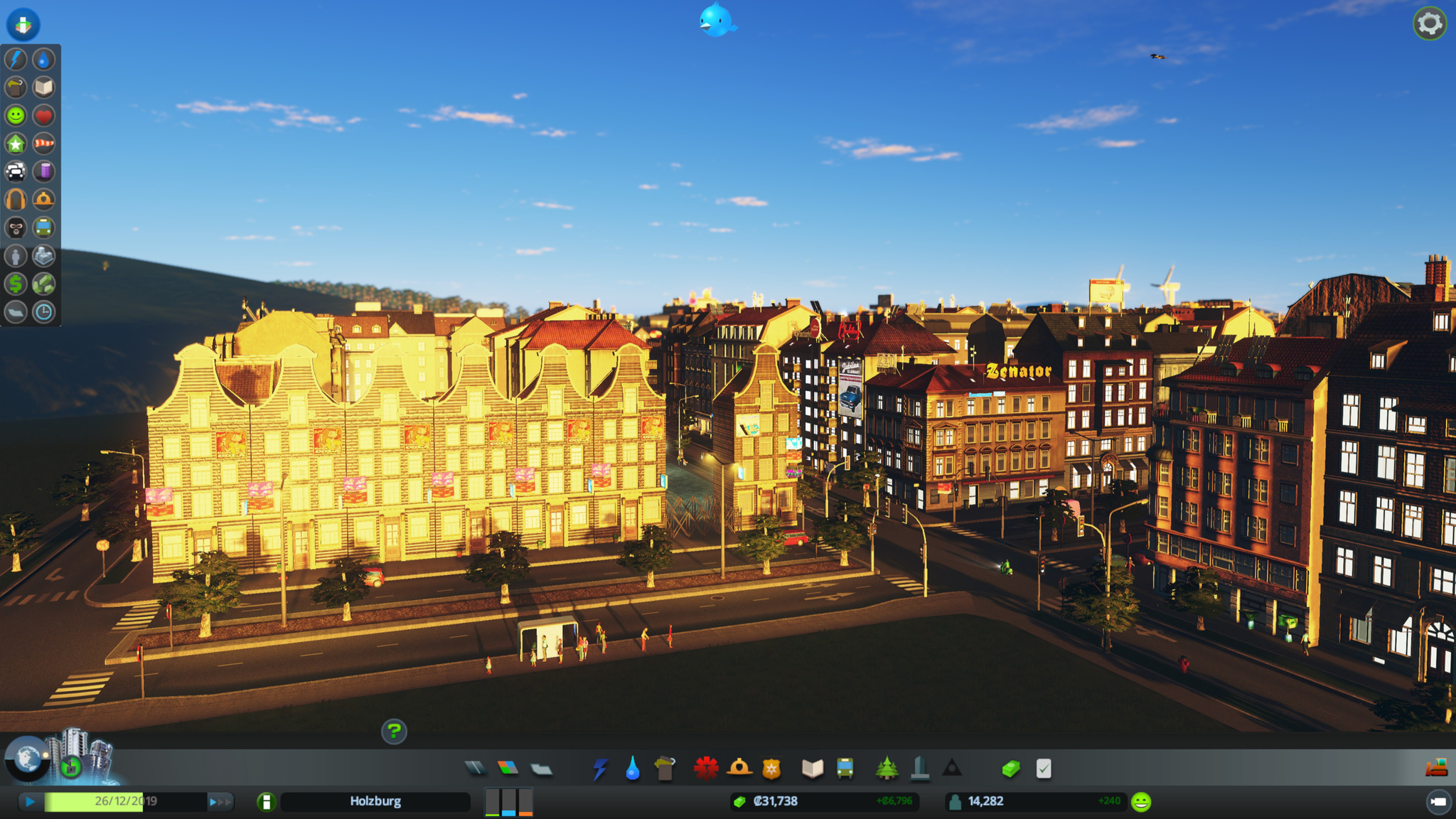The height and width of the screenshot is (819, 1456).
Task: Click the blue Chirper bird icon
Action: (716, 20)
